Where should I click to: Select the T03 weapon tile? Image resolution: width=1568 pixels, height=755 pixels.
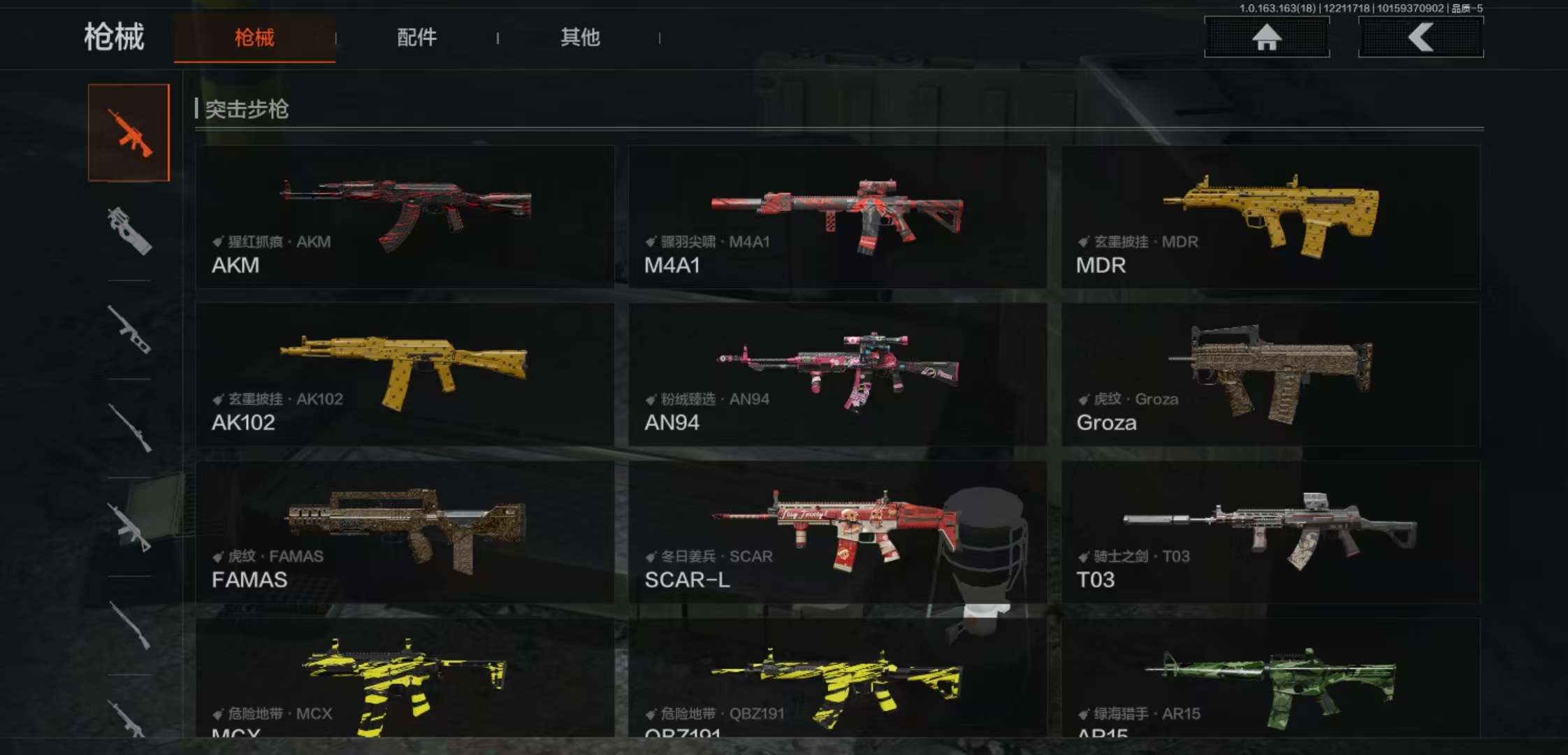[1270, 531]
